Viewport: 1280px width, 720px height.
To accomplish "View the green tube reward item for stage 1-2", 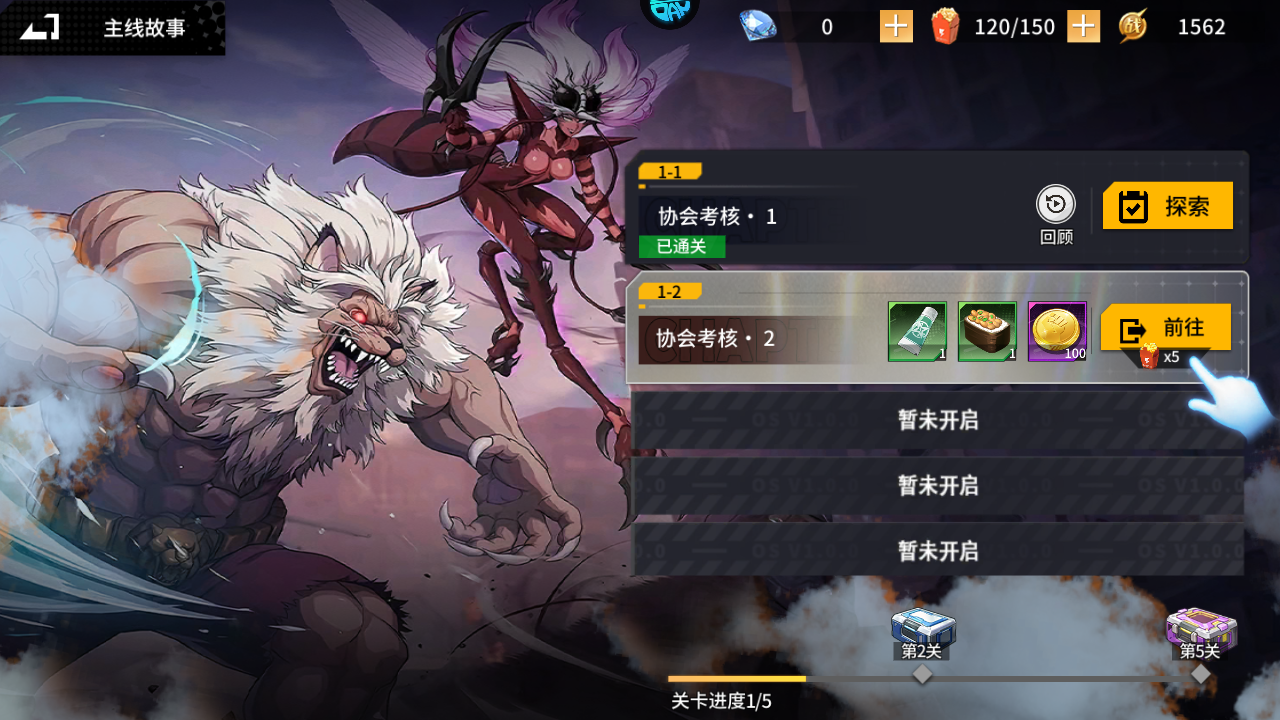I will pyautogui.click(x=916, y=331).
